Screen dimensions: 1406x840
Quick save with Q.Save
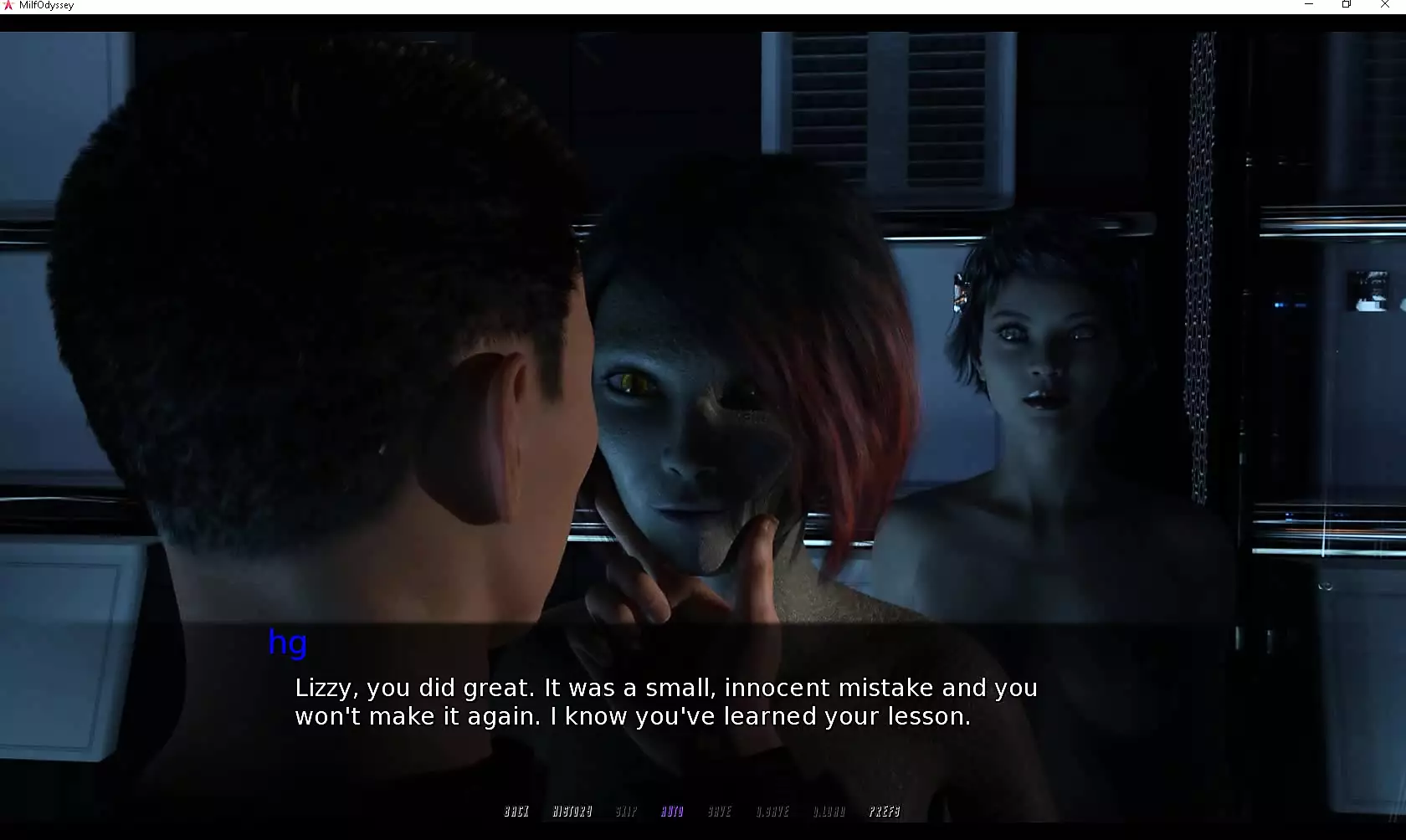tap(772, 812)
